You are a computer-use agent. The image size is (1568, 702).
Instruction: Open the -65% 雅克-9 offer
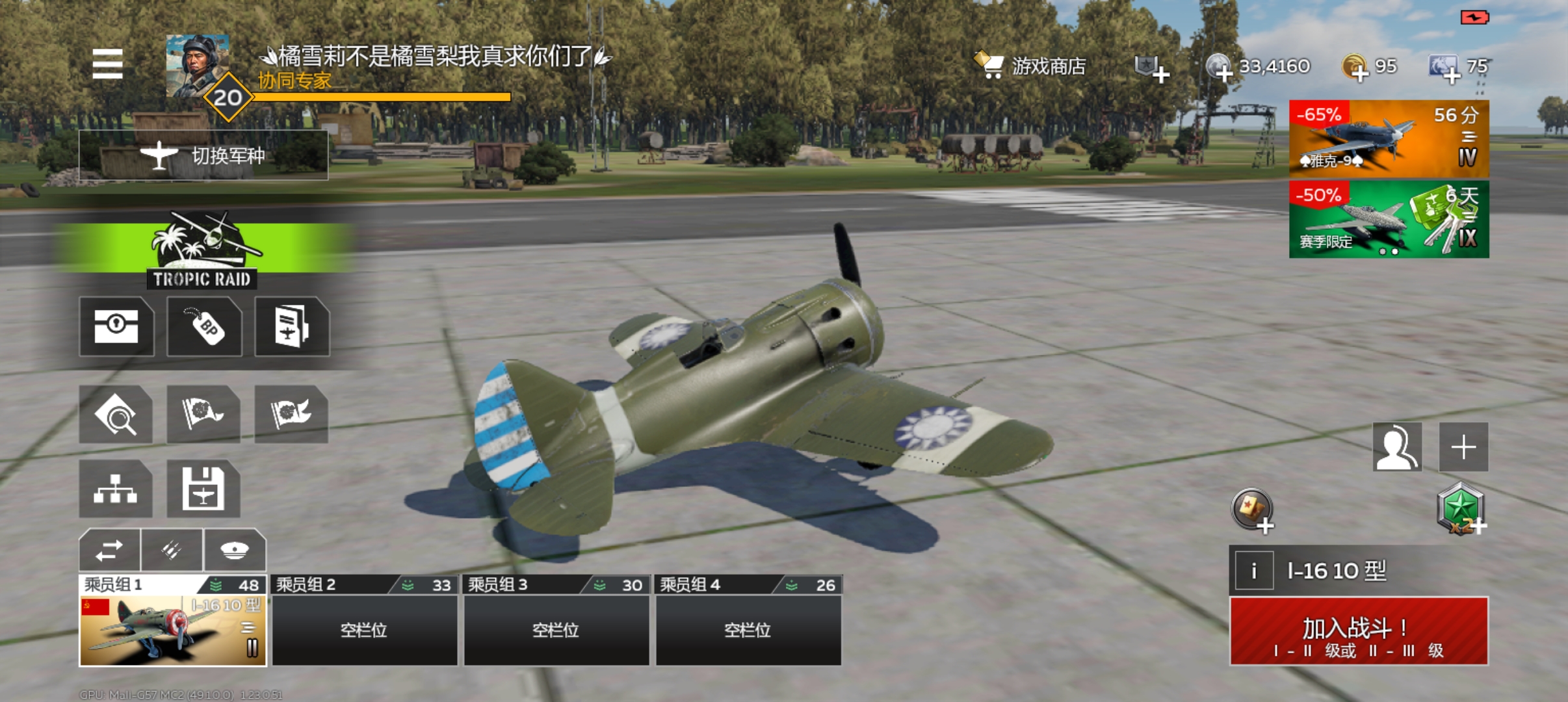click(x=1389, y=139)
